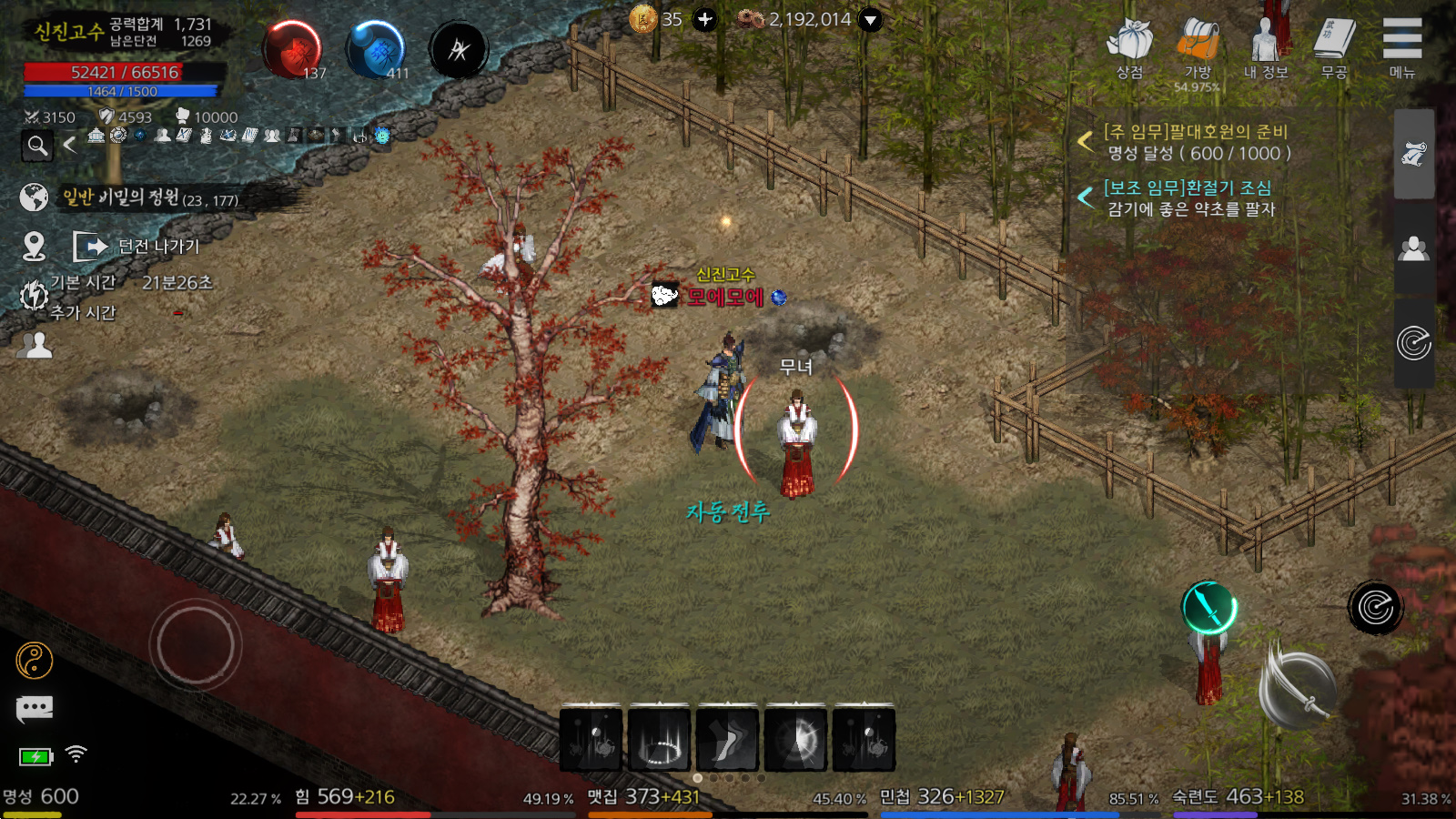Expand the currency dropdown arrow
The height and width of the screenshot is (819, 1456).
871,19
